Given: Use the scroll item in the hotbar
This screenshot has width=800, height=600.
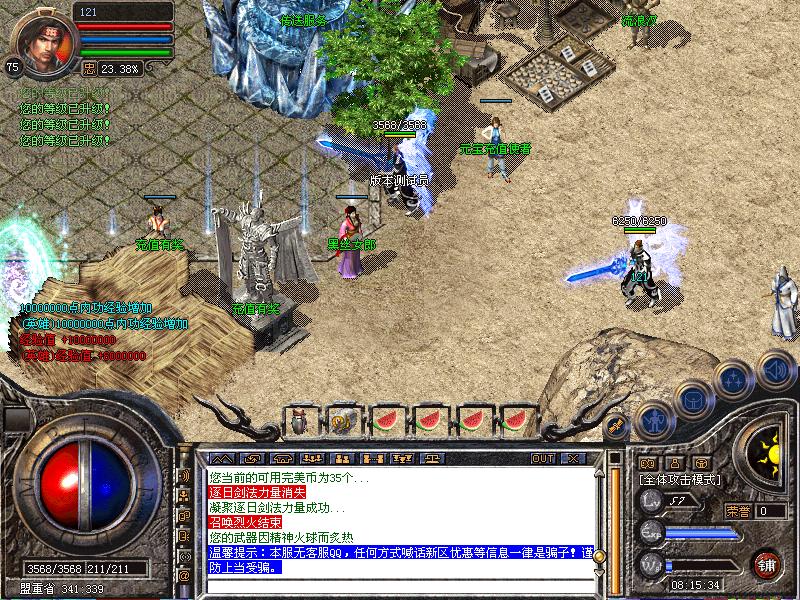Looking at the screenshot, I should (342, 421).
